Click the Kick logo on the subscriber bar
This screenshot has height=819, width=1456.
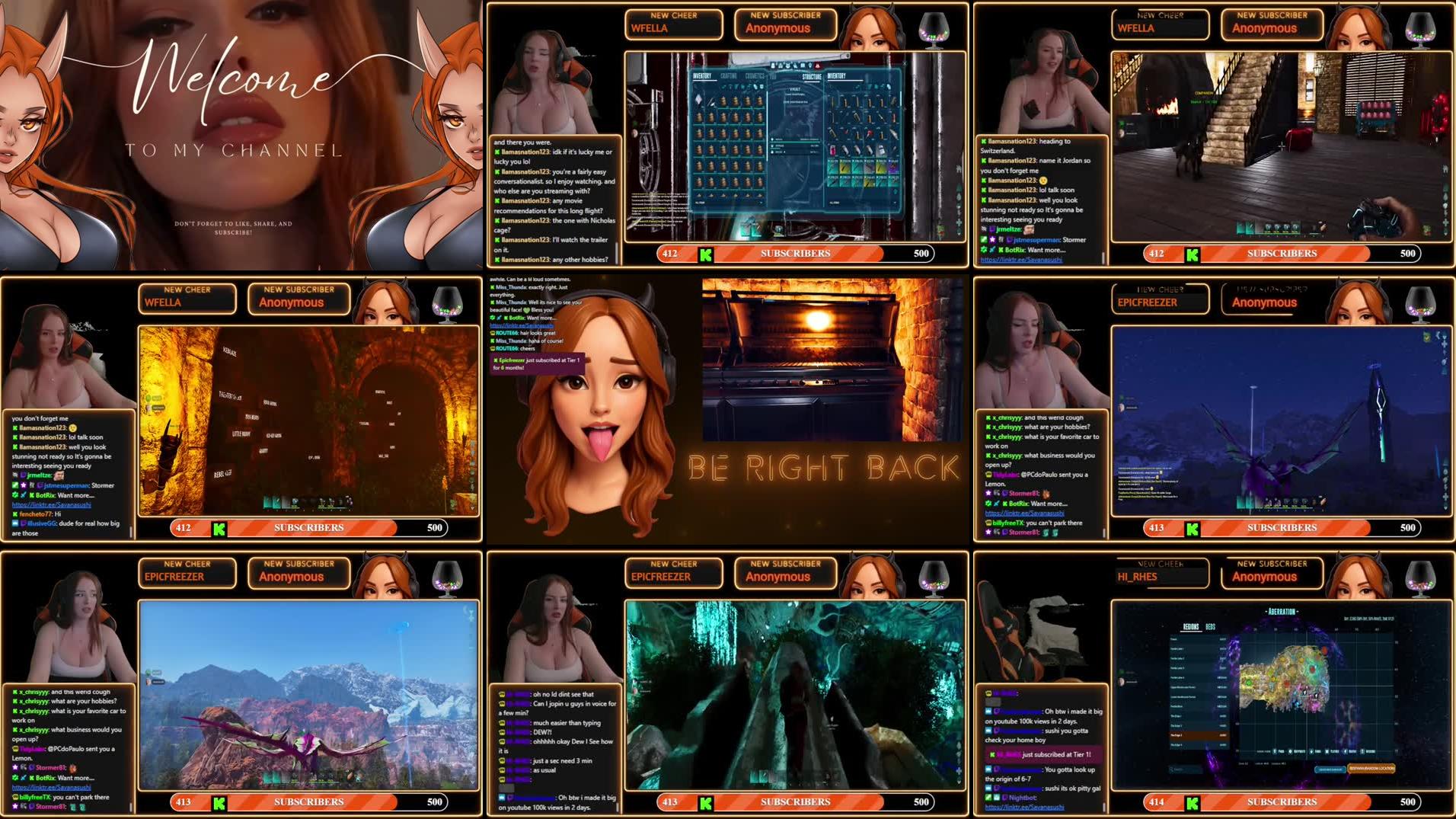point(707,253)
